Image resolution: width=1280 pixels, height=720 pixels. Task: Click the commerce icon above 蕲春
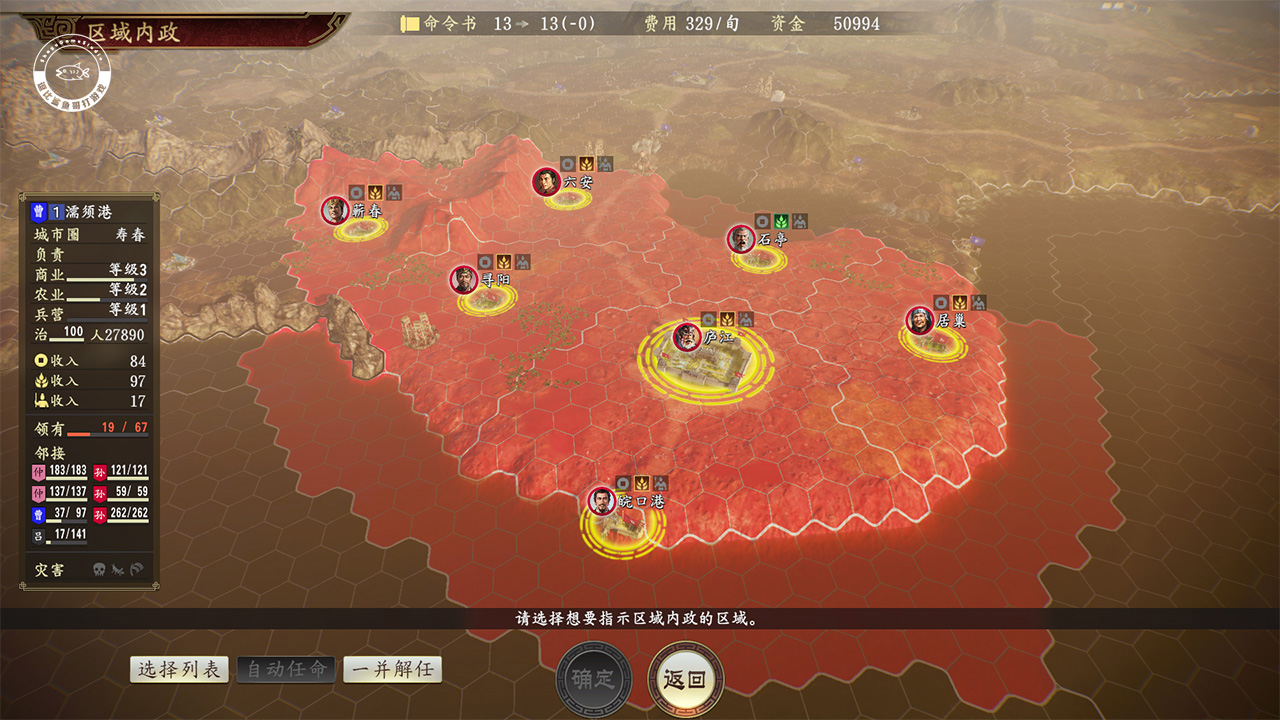[356, 193]
